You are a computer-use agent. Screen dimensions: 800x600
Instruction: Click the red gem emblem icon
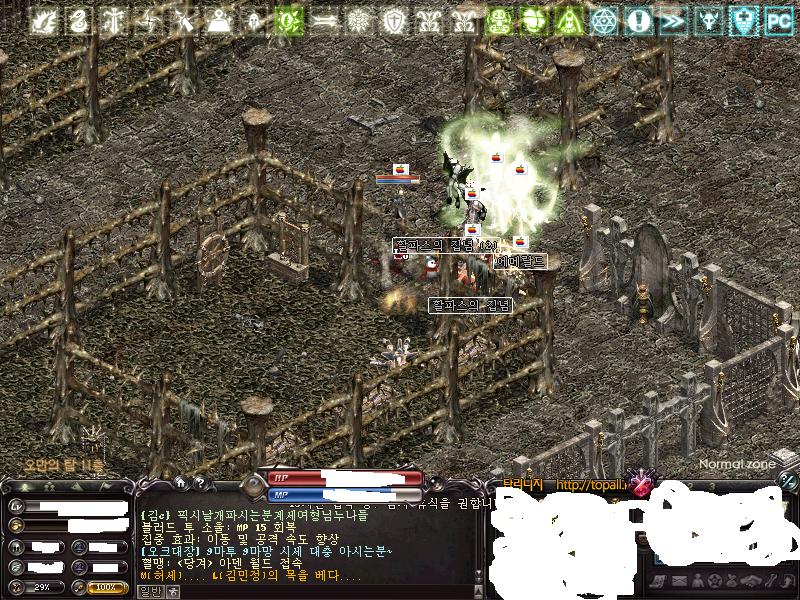point(640,486)
